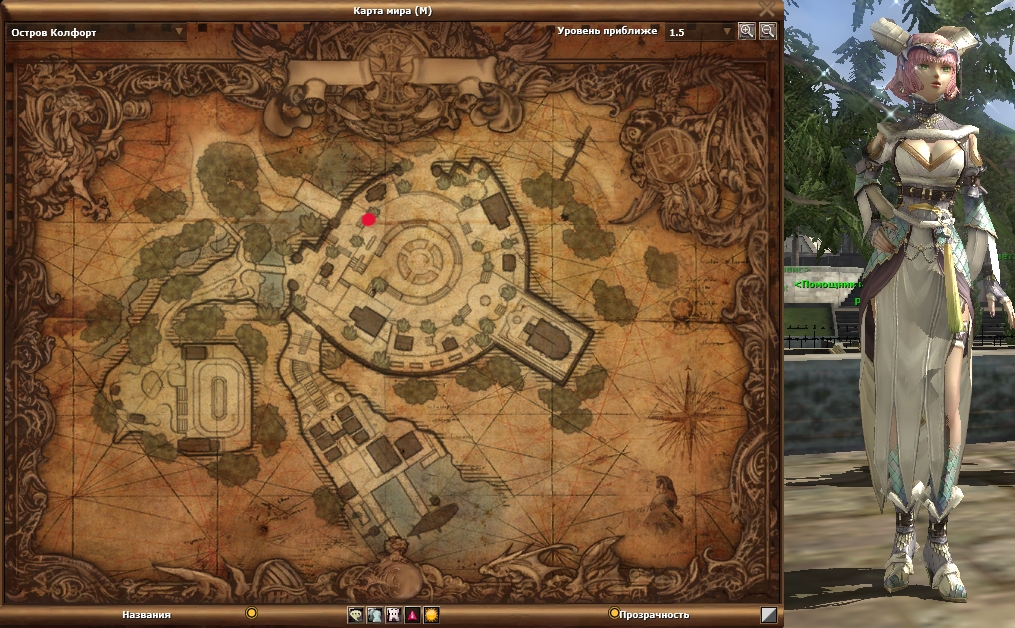Adjust the Названия slider knob

[x=252, y=613]
